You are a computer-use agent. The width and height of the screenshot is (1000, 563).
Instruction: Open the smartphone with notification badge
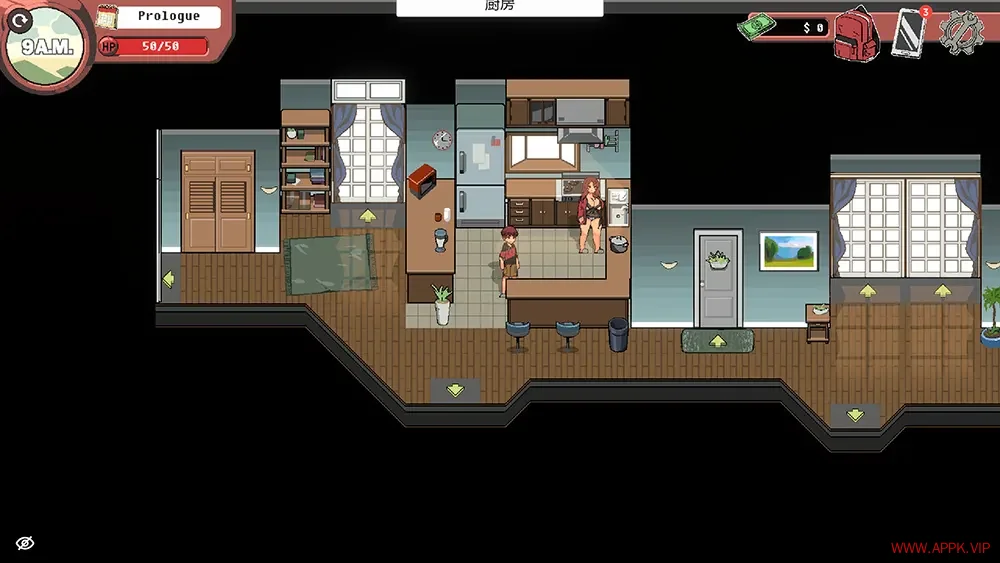point(909,30)
